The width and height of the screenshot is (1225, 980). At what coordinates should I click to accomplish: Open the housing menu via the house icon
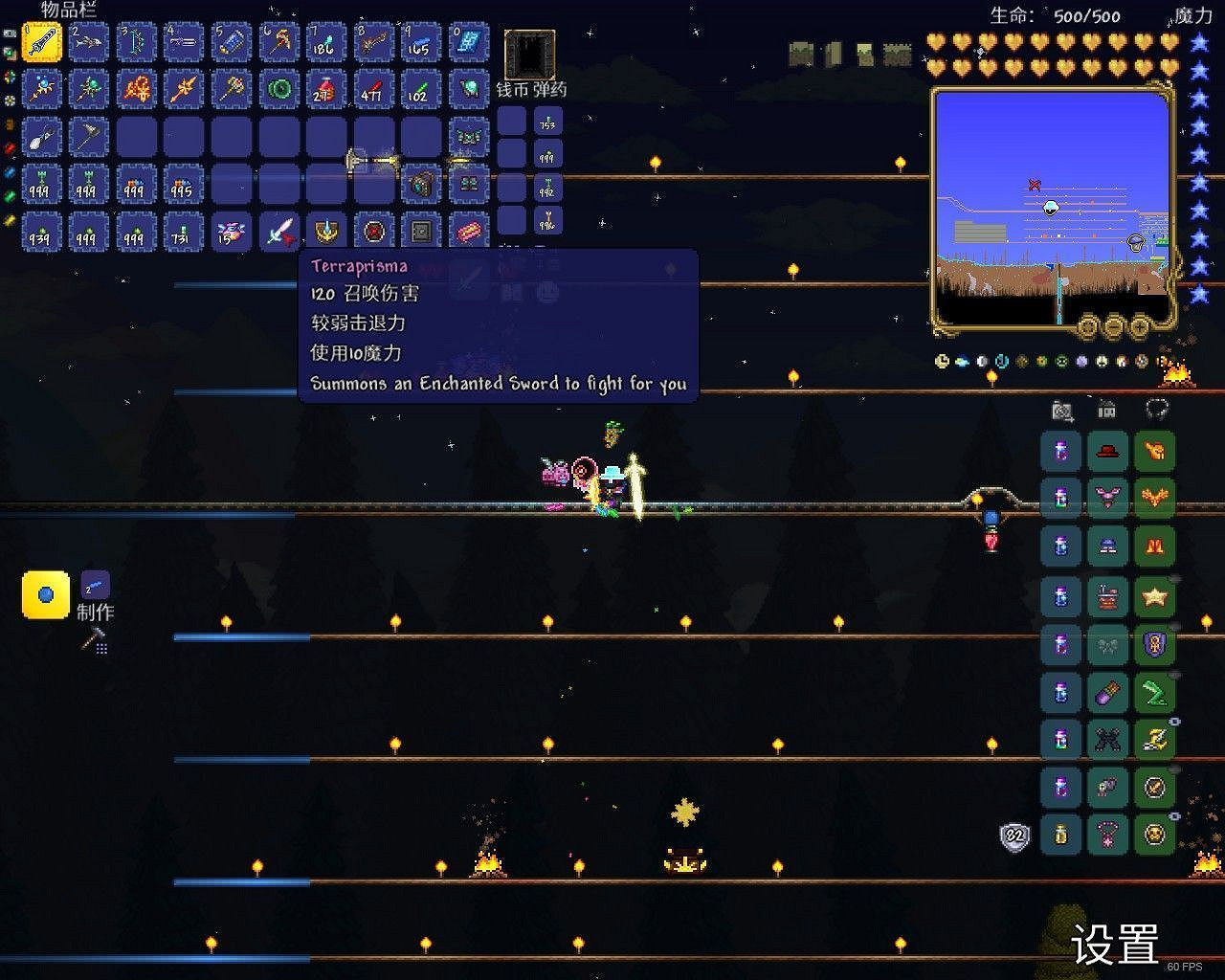pos(1105,409)
